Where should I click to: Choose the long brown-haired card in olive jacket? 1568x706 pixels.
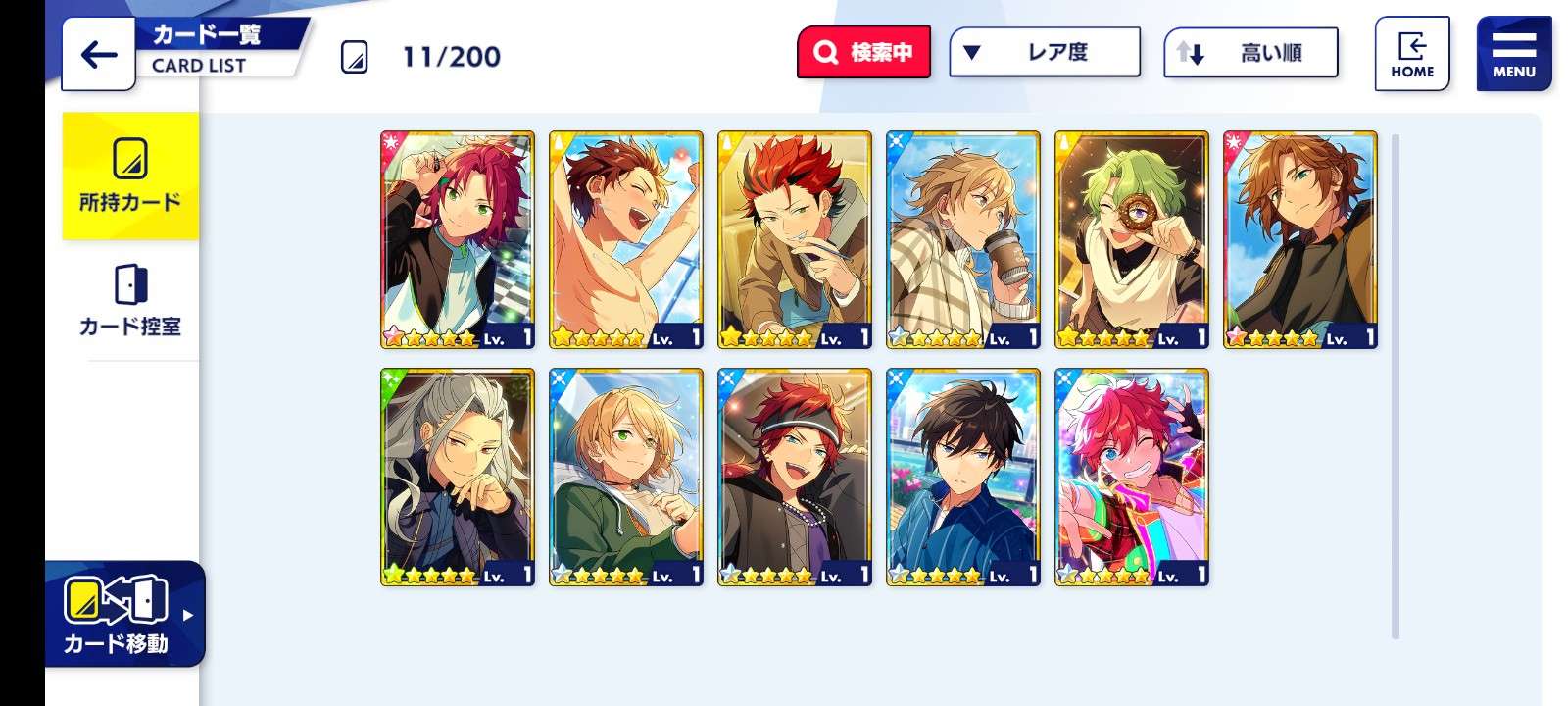click(x=1300, y=239)
